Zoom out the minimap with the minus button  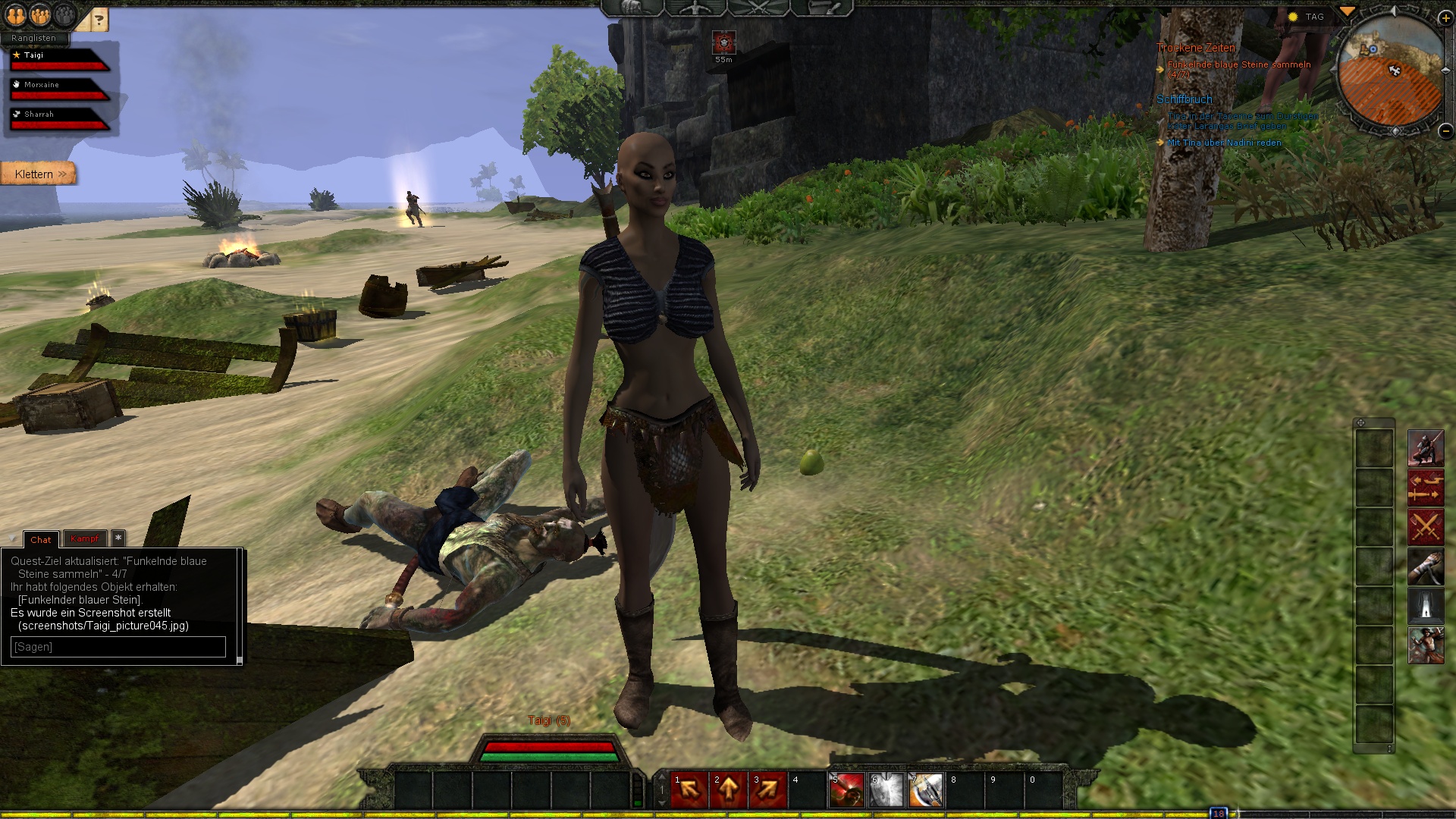1445,130
